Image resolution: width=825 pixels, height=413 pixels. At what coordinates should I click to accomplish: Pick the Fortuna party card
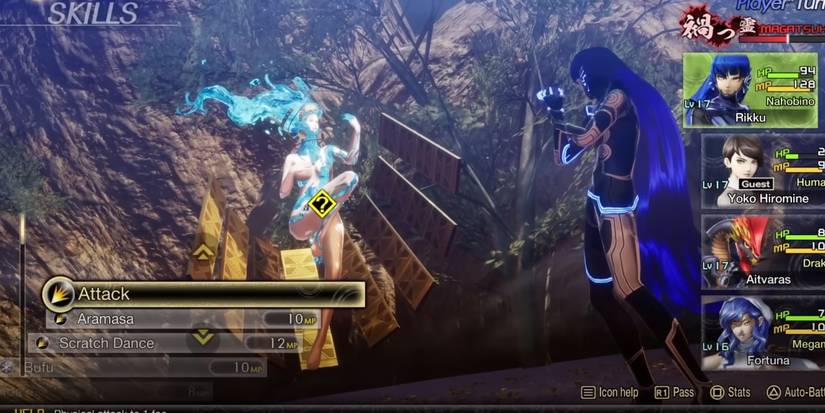pyautogui.click(x=760, y=333)
